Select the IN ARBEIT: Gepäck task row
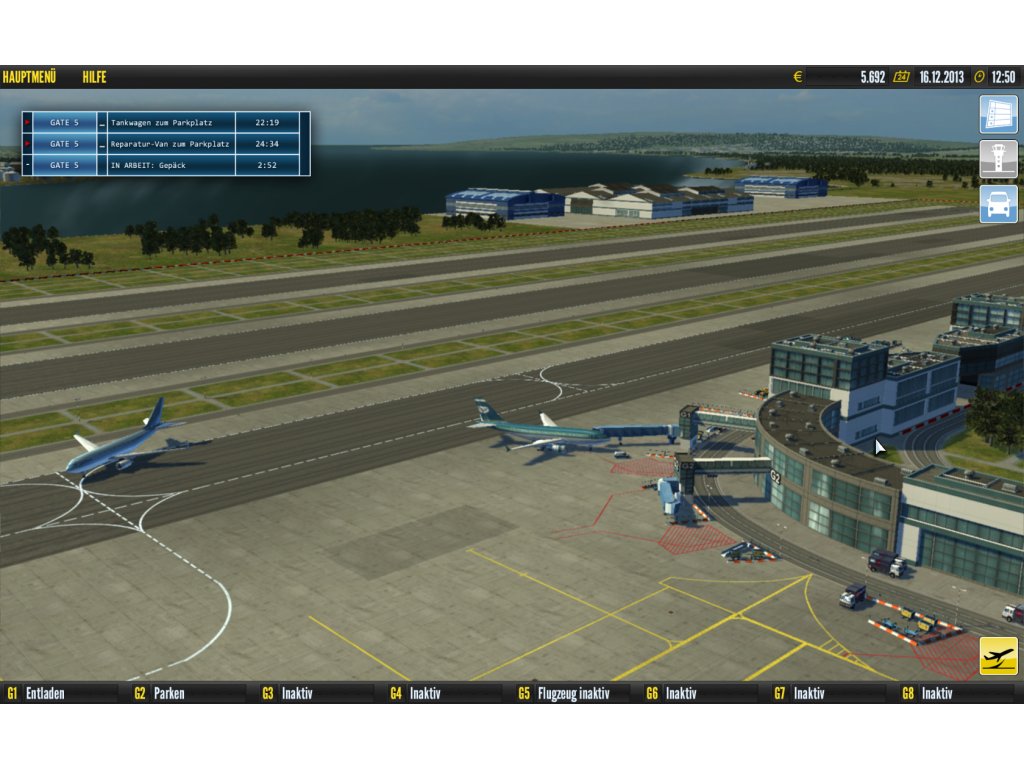1024x768 pixels. [170, 165]
